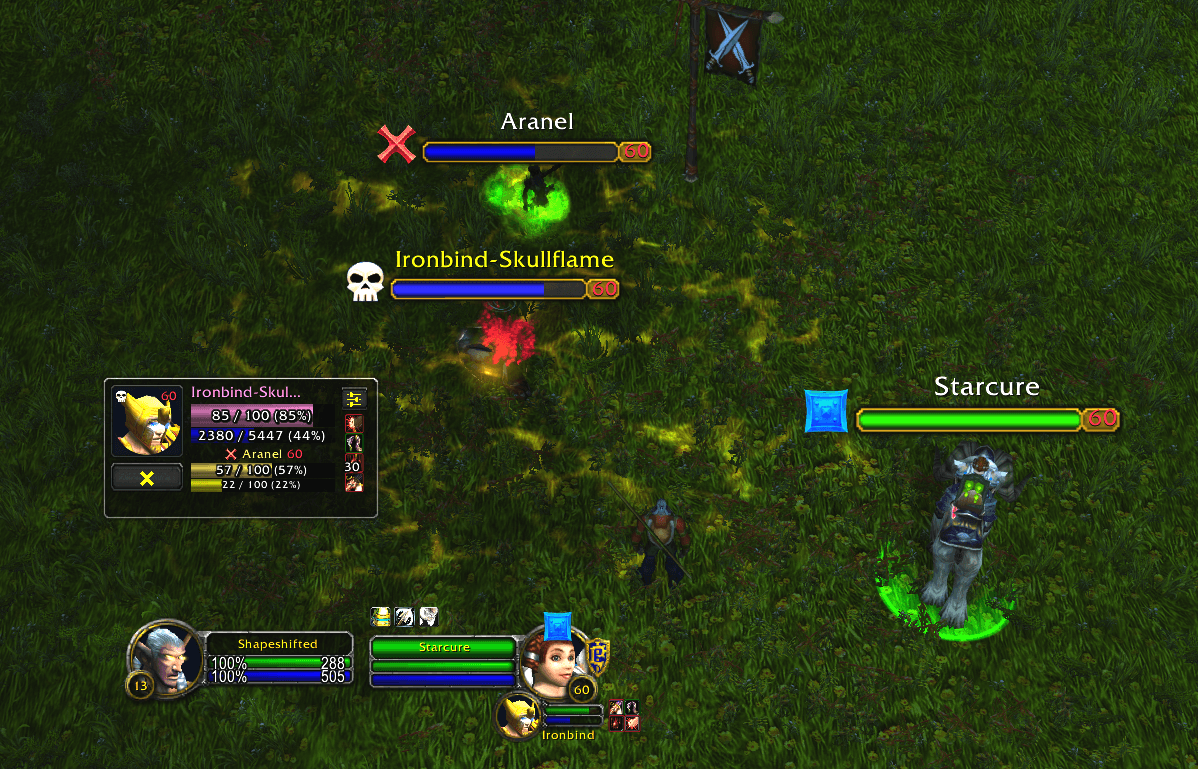The image size is (1198, 769).
Task: Click the green-bordered buff icon in focus frame
Action: pos(354,443)
